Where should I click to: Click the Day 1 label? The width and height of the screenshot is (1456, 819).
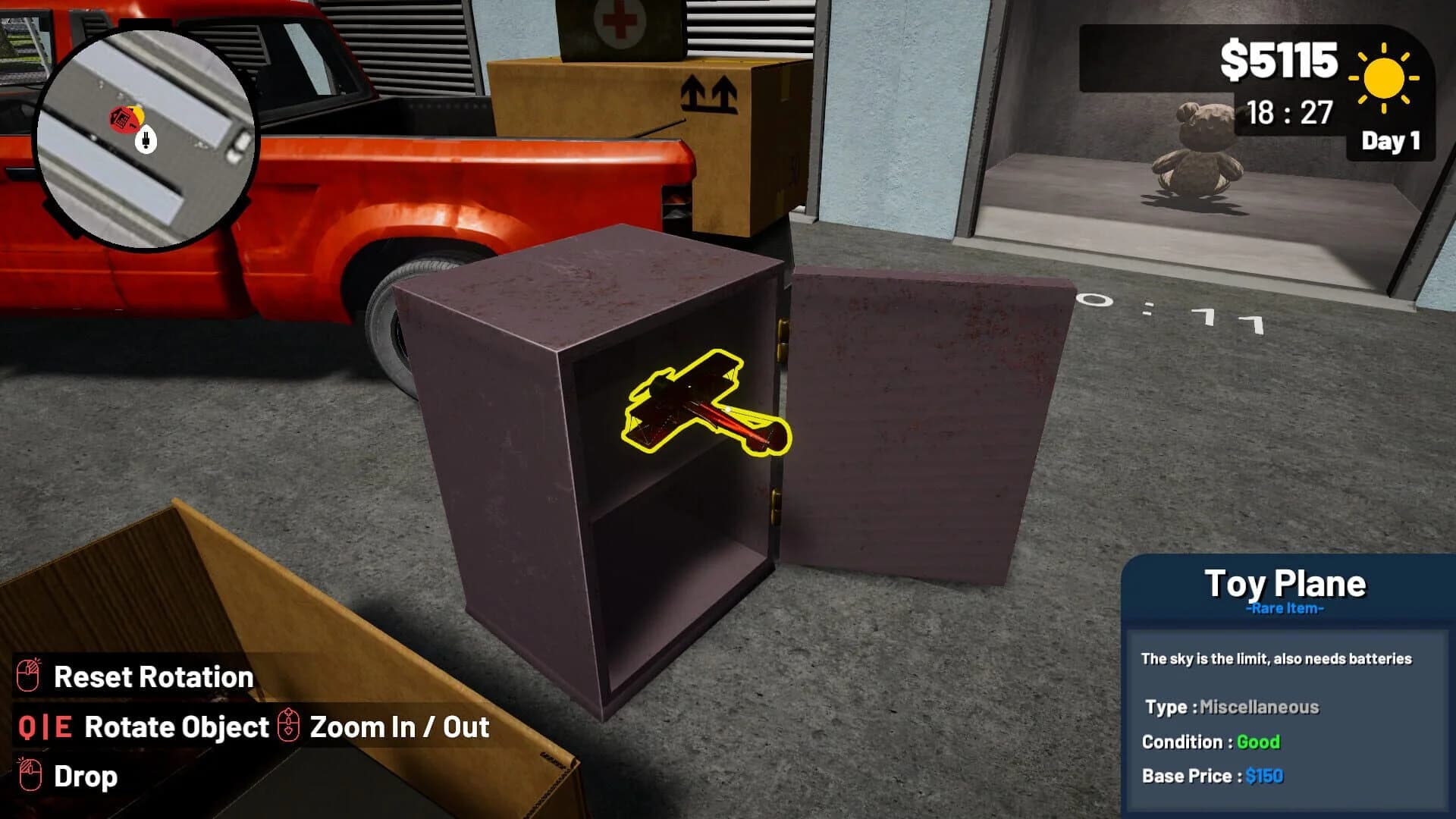(x=1392, y=140)
